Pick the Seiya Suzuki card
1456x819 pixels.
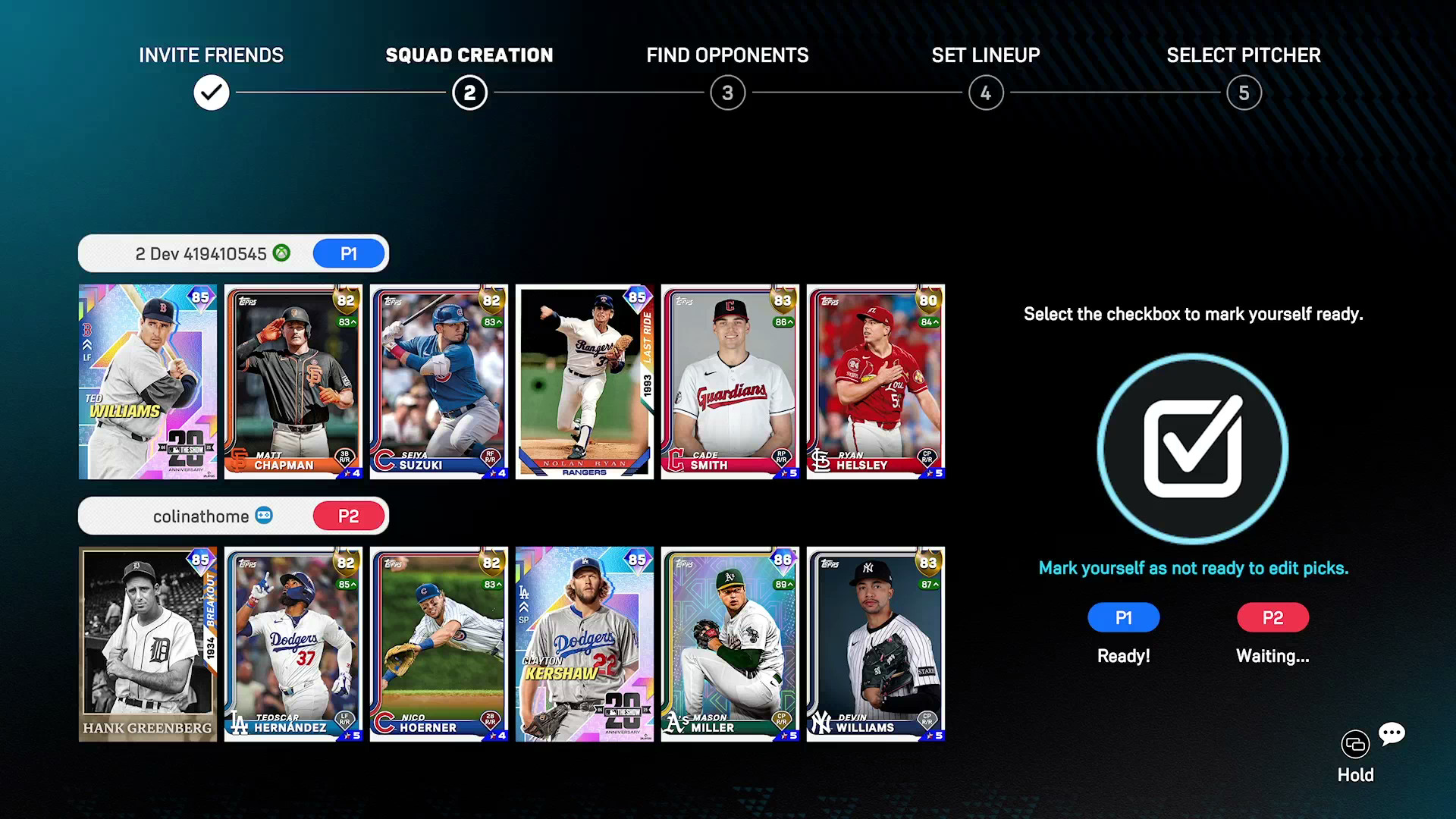click(x=439, y=381)
